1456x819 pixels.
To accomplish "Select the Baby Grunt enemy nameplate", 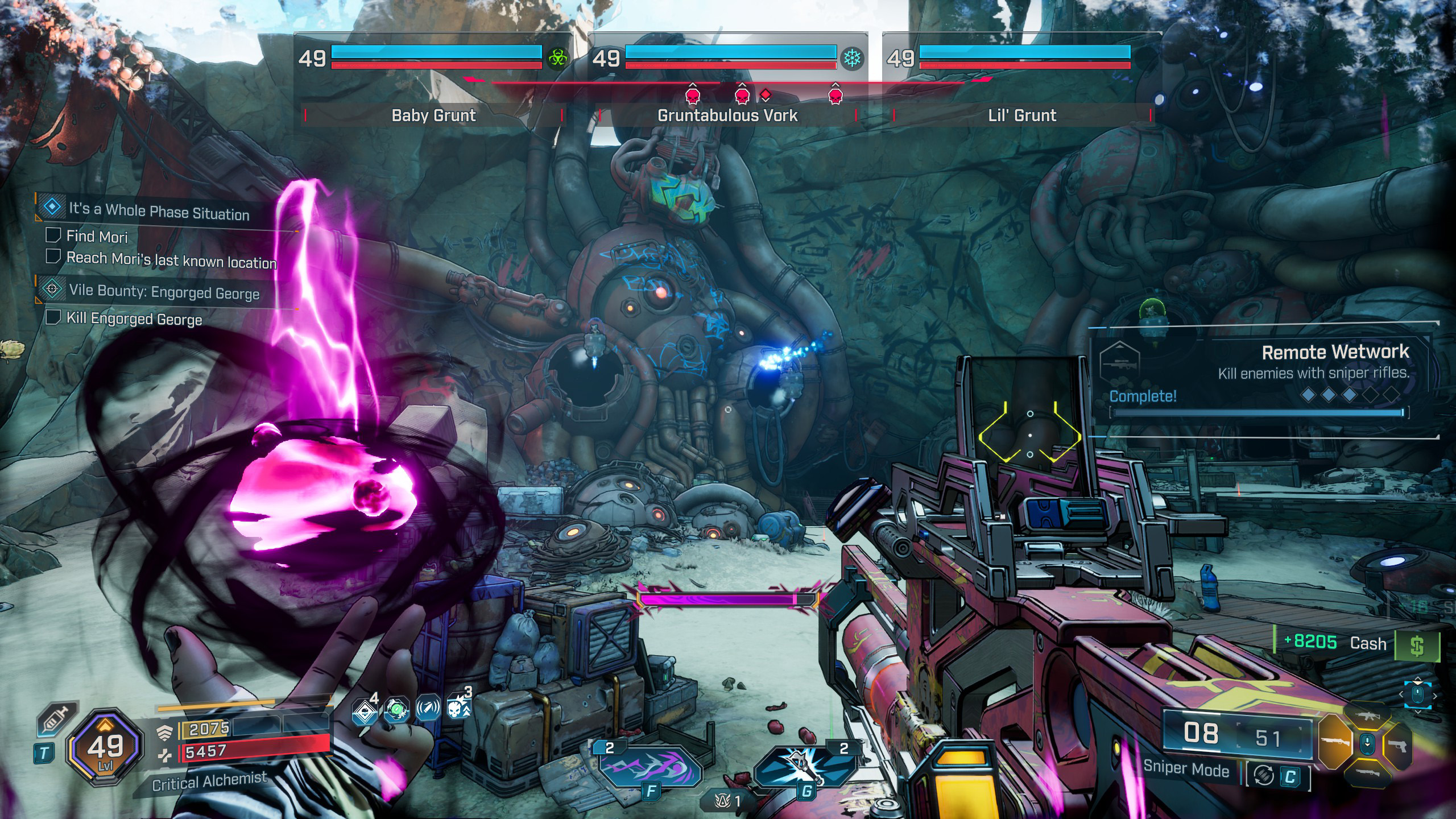I will point(433,115).
